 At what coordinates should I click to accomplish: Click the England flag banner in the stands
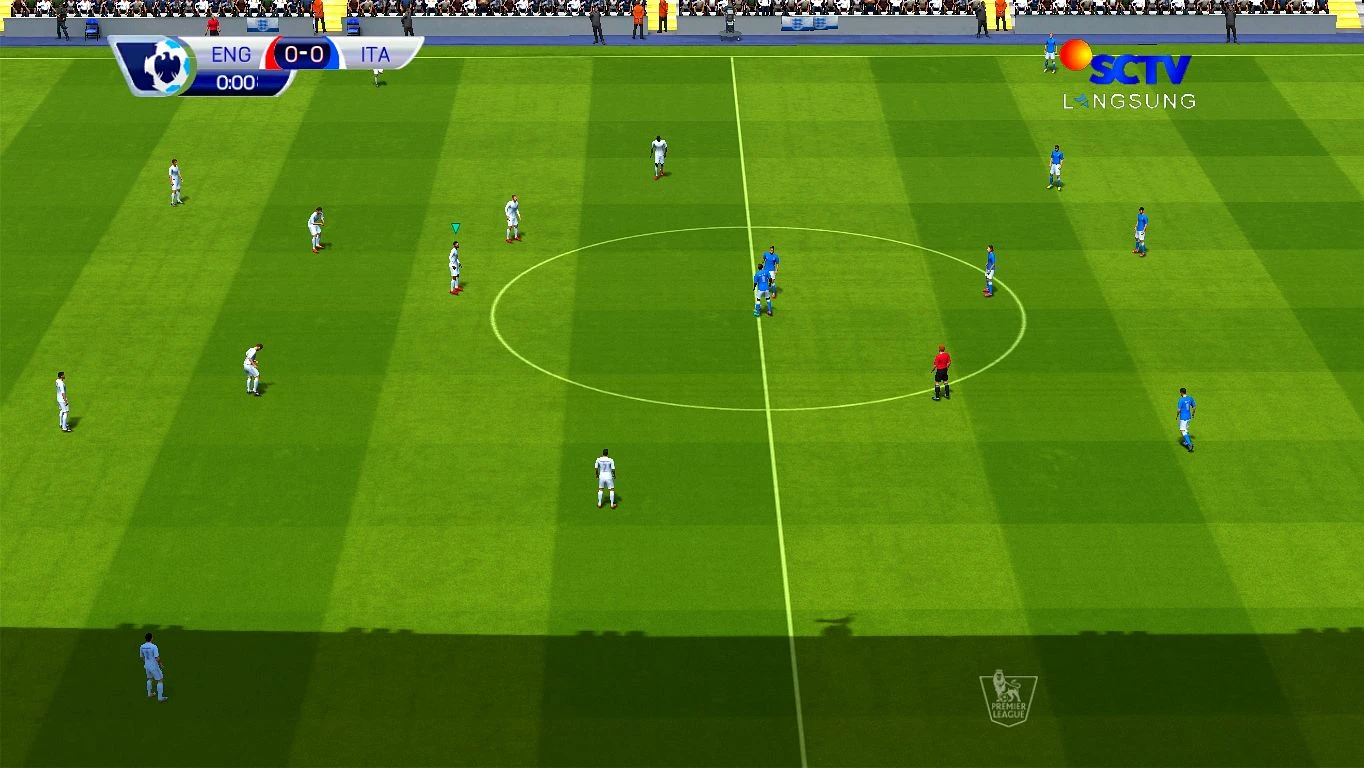(262, 25)
